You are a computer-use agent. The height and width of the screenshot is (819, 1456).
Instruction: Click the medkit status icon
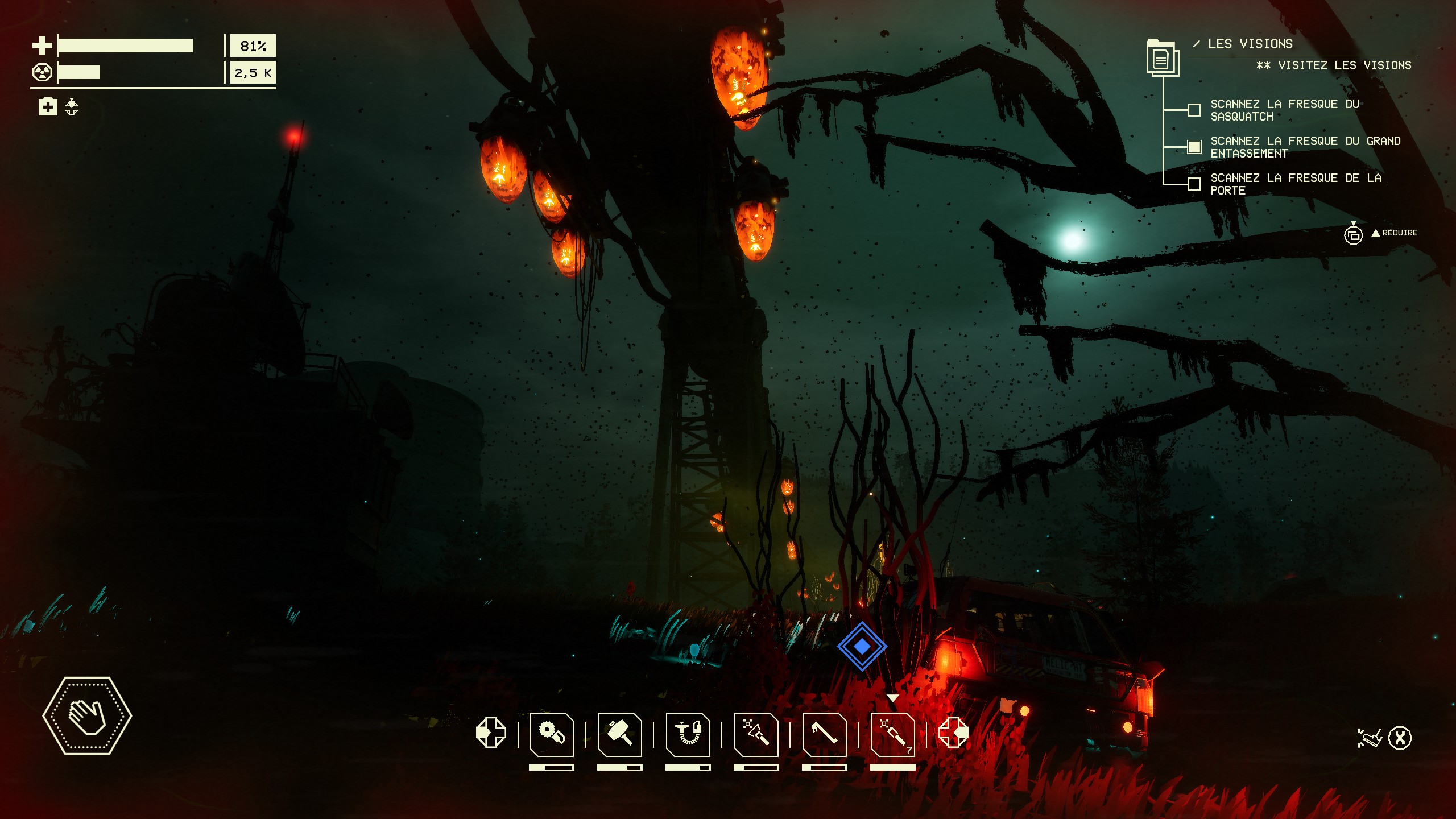pyautogui.click(x=48, y=106)
